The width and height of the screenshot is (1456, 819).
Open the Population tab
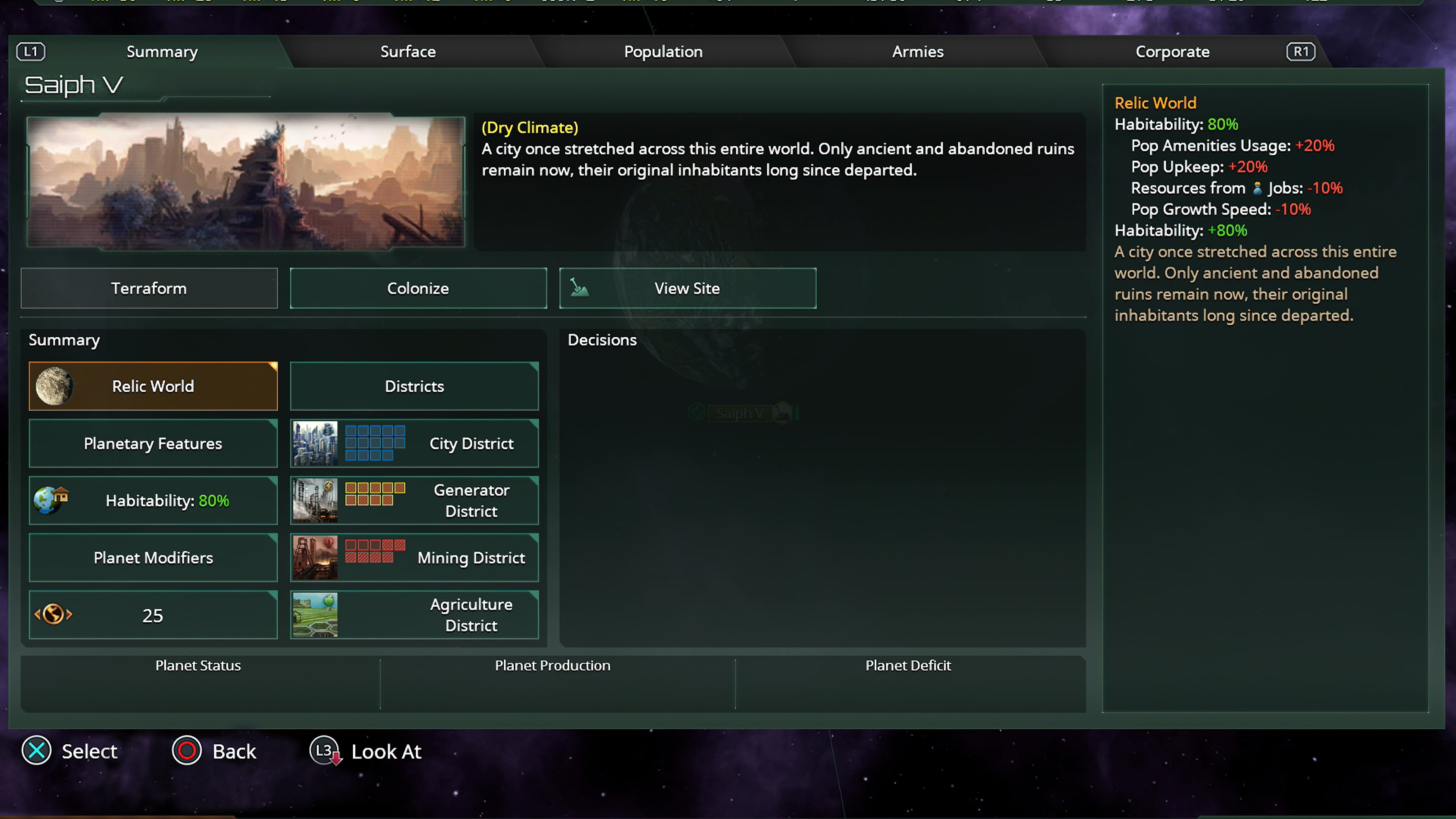[x=662, y=52]
